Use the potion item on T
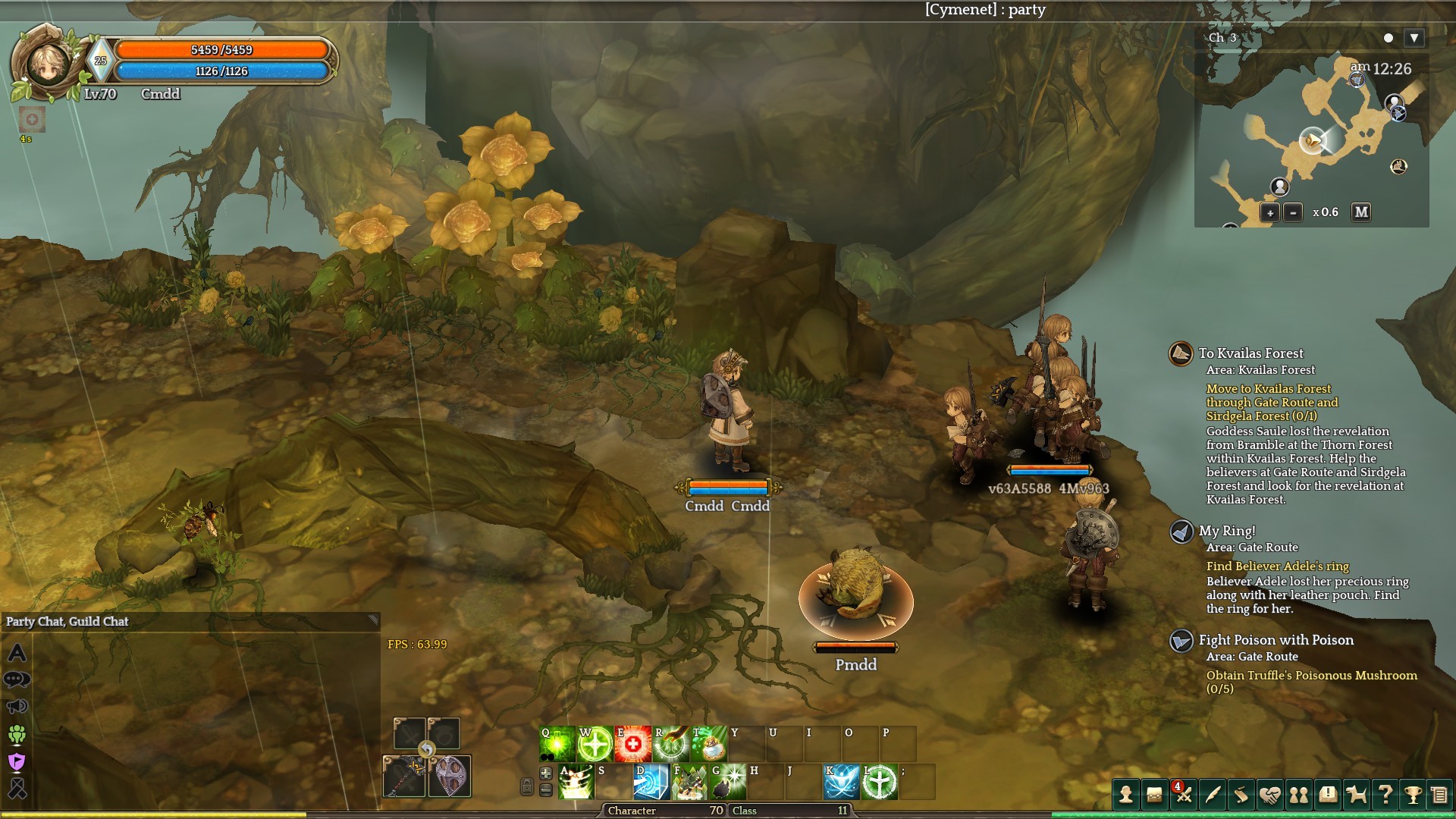The image size is (1456, 819). coord(708,744)
